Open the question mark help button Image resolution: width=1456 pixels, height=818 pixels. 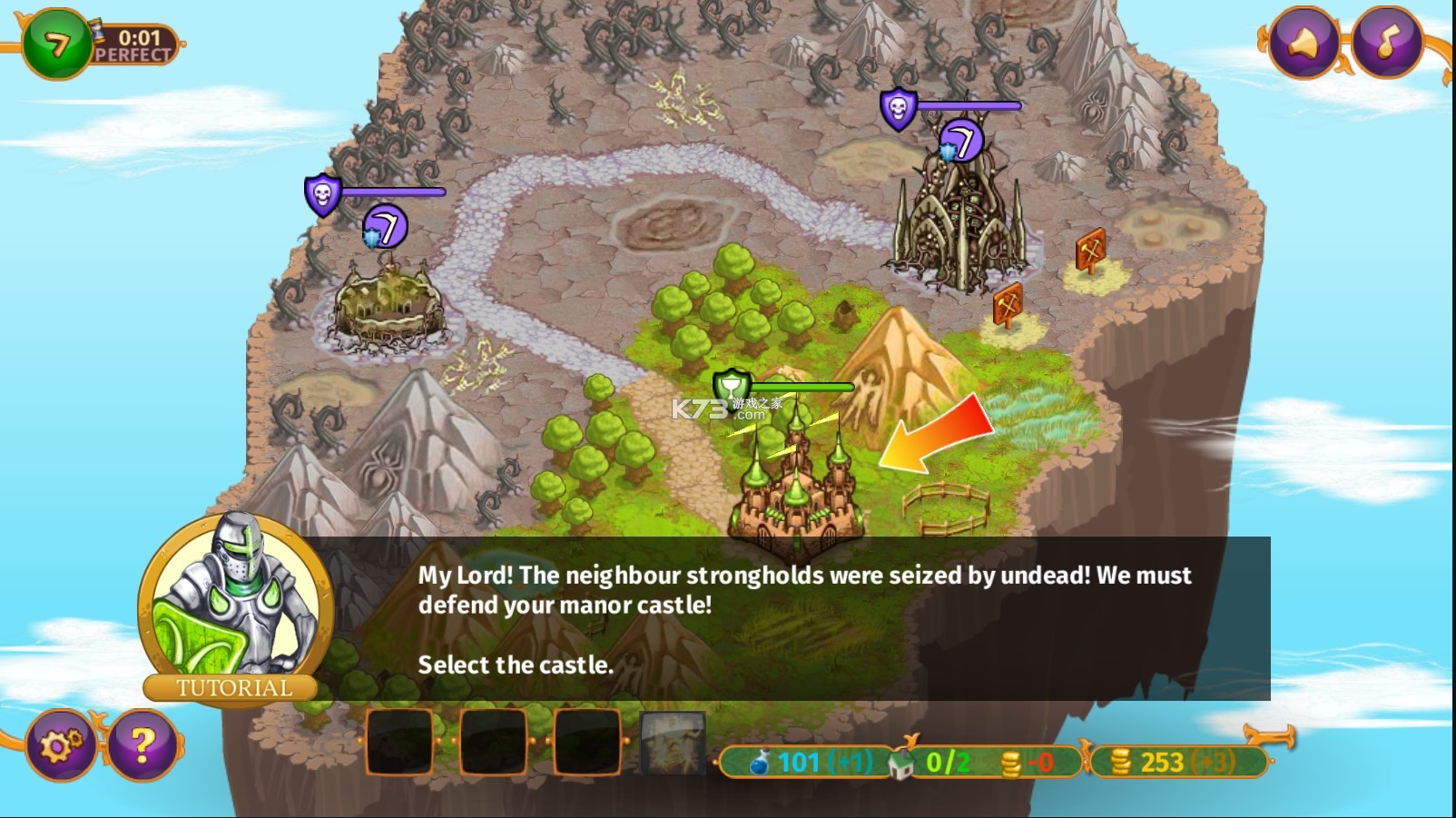point(143,745)
